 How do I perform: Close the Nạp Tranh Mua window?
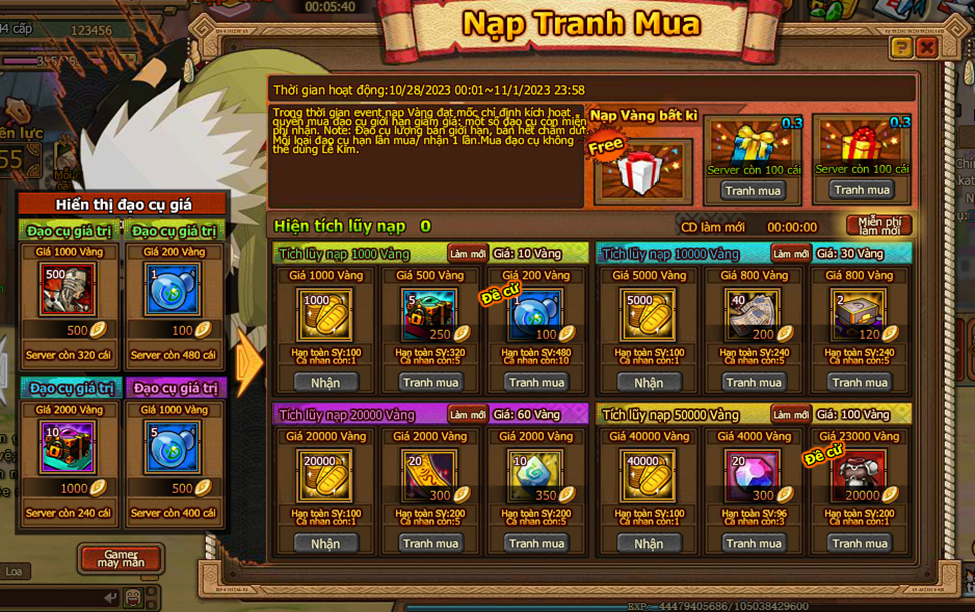(x=926, y=48)
